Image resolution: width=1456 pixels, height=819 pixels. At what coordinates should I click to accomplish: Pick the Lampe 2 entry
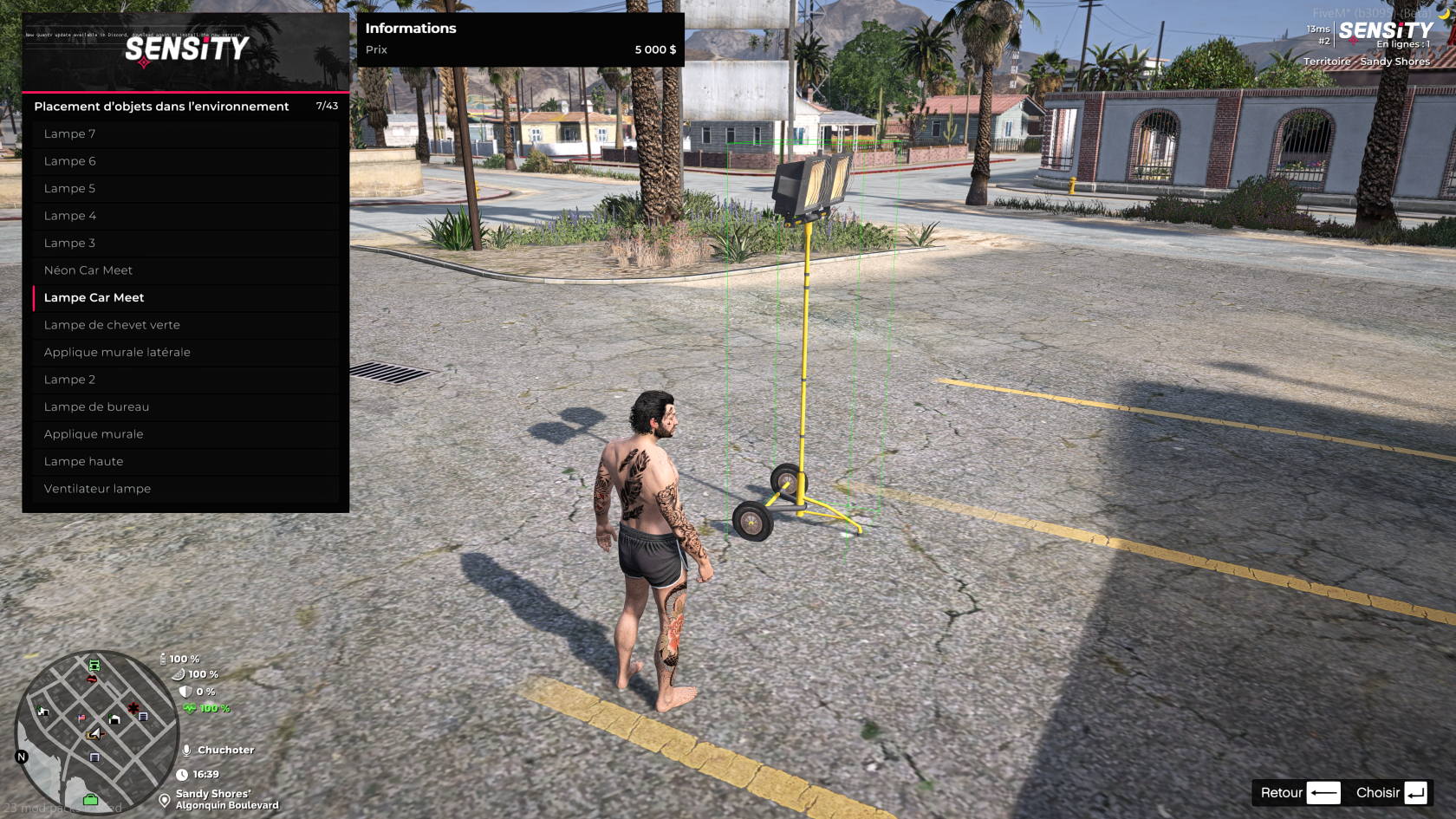185,380
